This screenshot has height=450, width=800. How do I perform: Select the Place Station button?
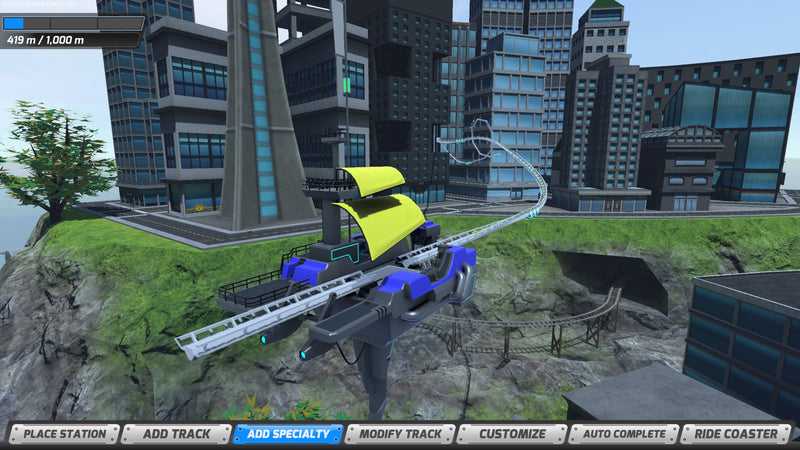(64, 434)
